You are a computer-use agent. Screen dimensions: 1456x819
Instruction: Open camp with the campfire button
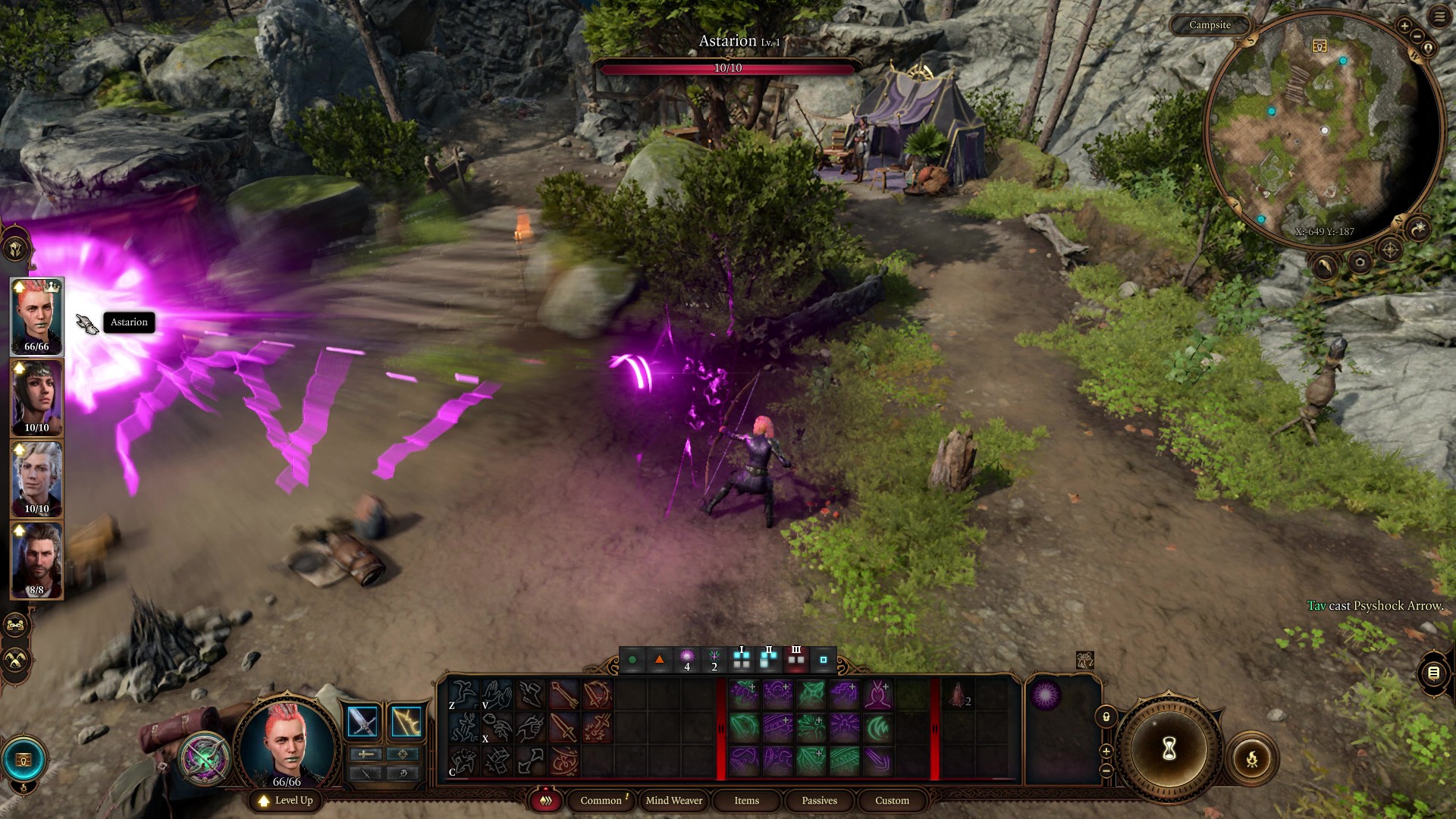[x=1251, y=758]
